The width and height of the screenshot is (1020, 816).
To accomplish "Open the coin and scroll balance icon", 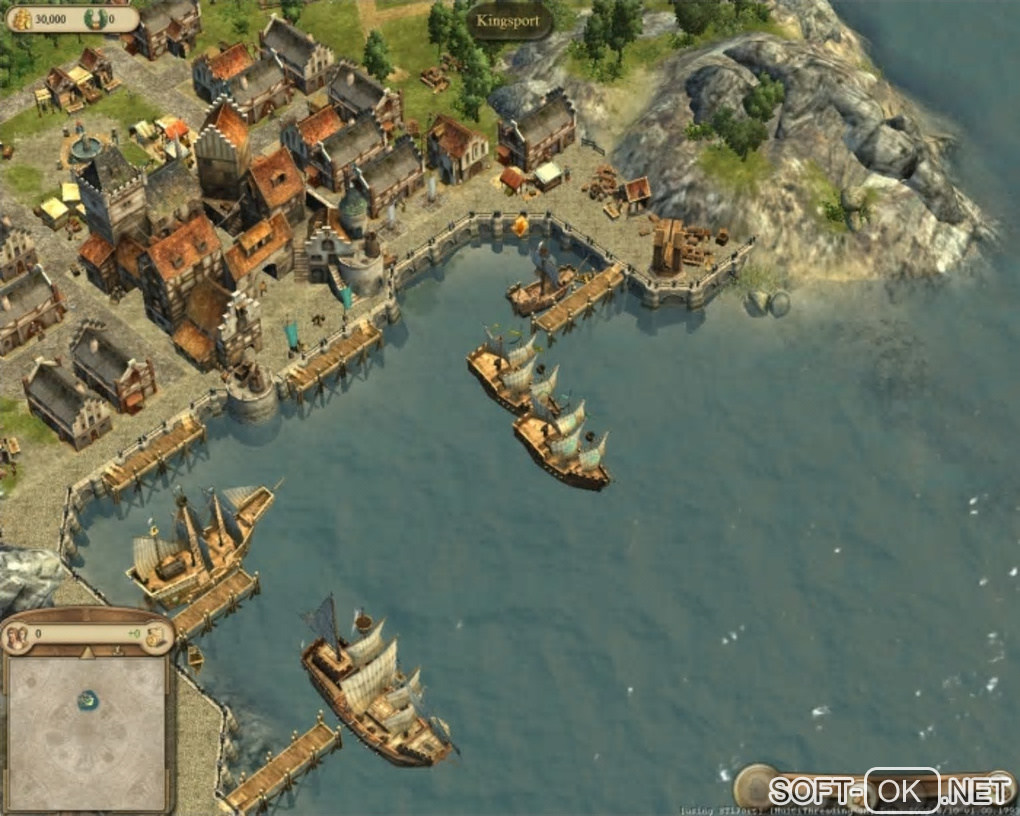I will pos(156,636).
